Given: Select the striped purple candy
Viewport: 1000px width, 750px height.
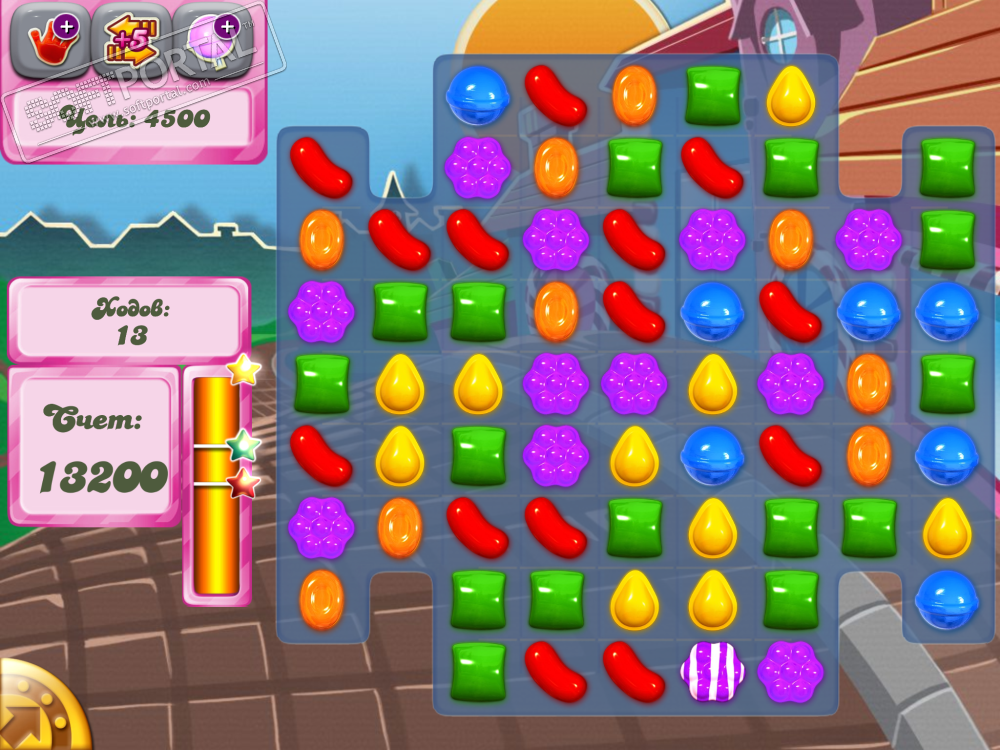Looking at the screenshot, I should (x=712, y=670).
